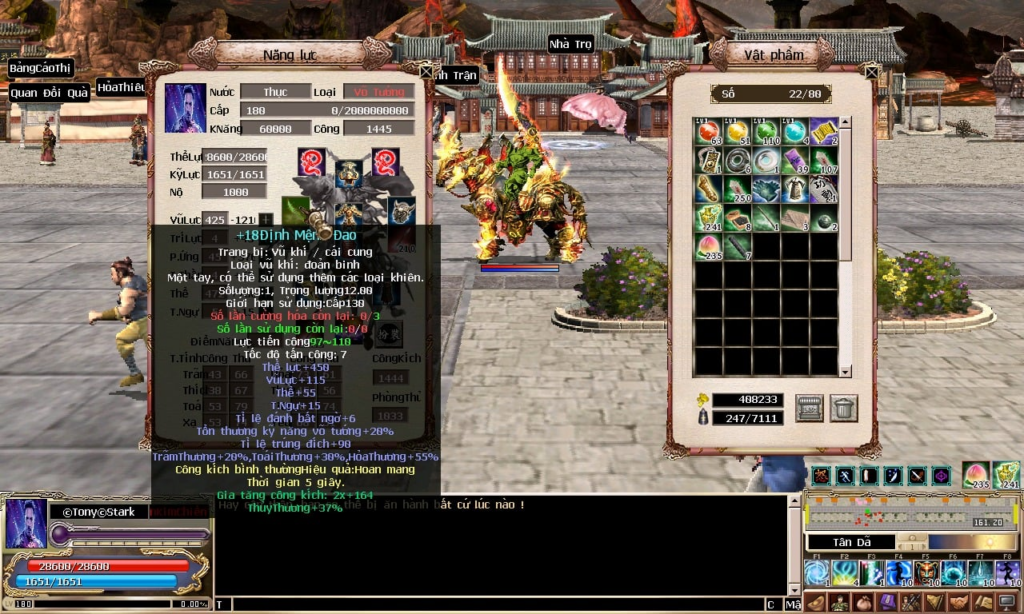
Task: Click the chat input field
Action: tap(490, 604)
